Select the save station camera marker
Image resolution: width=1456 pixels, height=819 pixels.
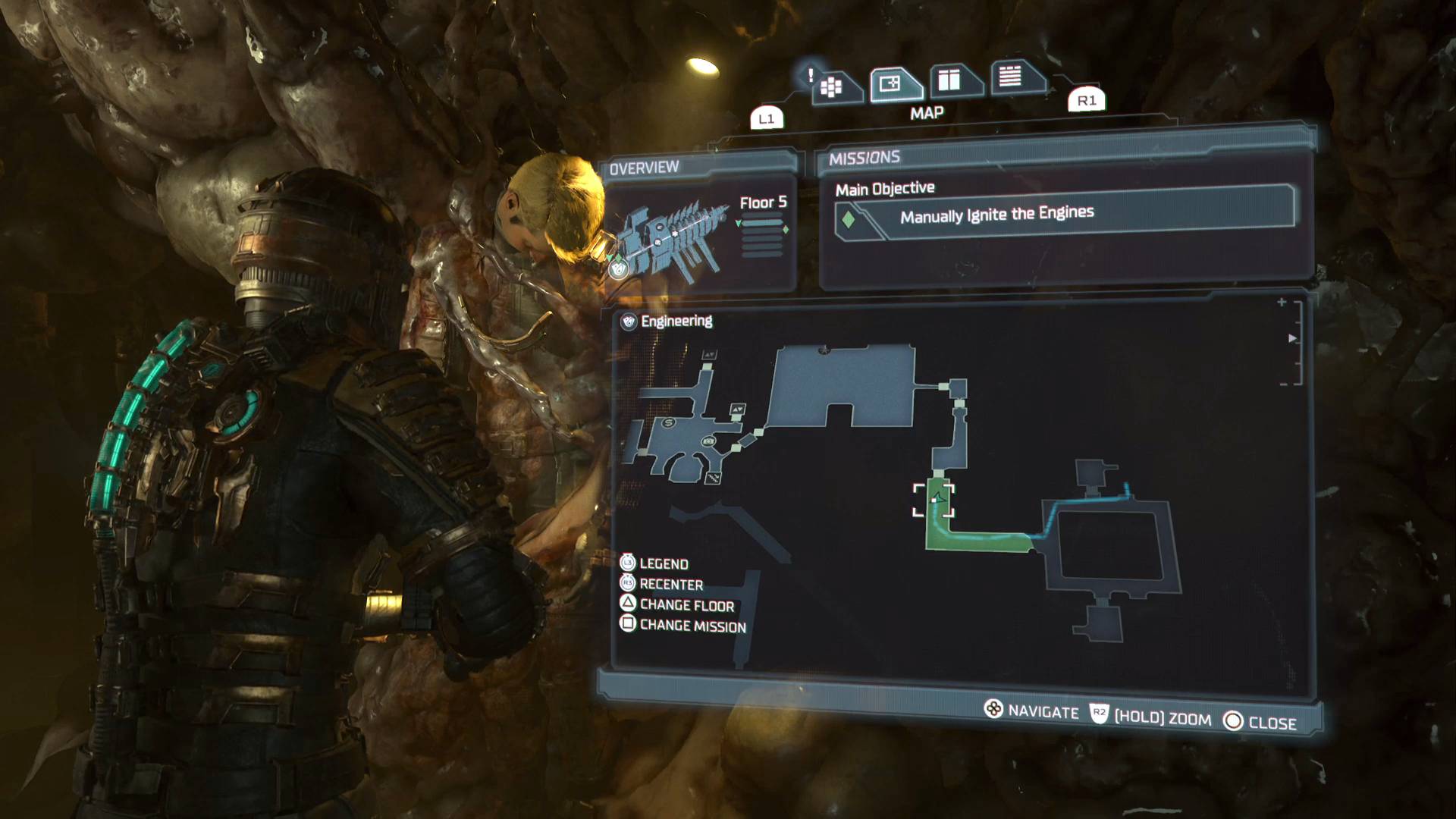[x=709, y=441]
